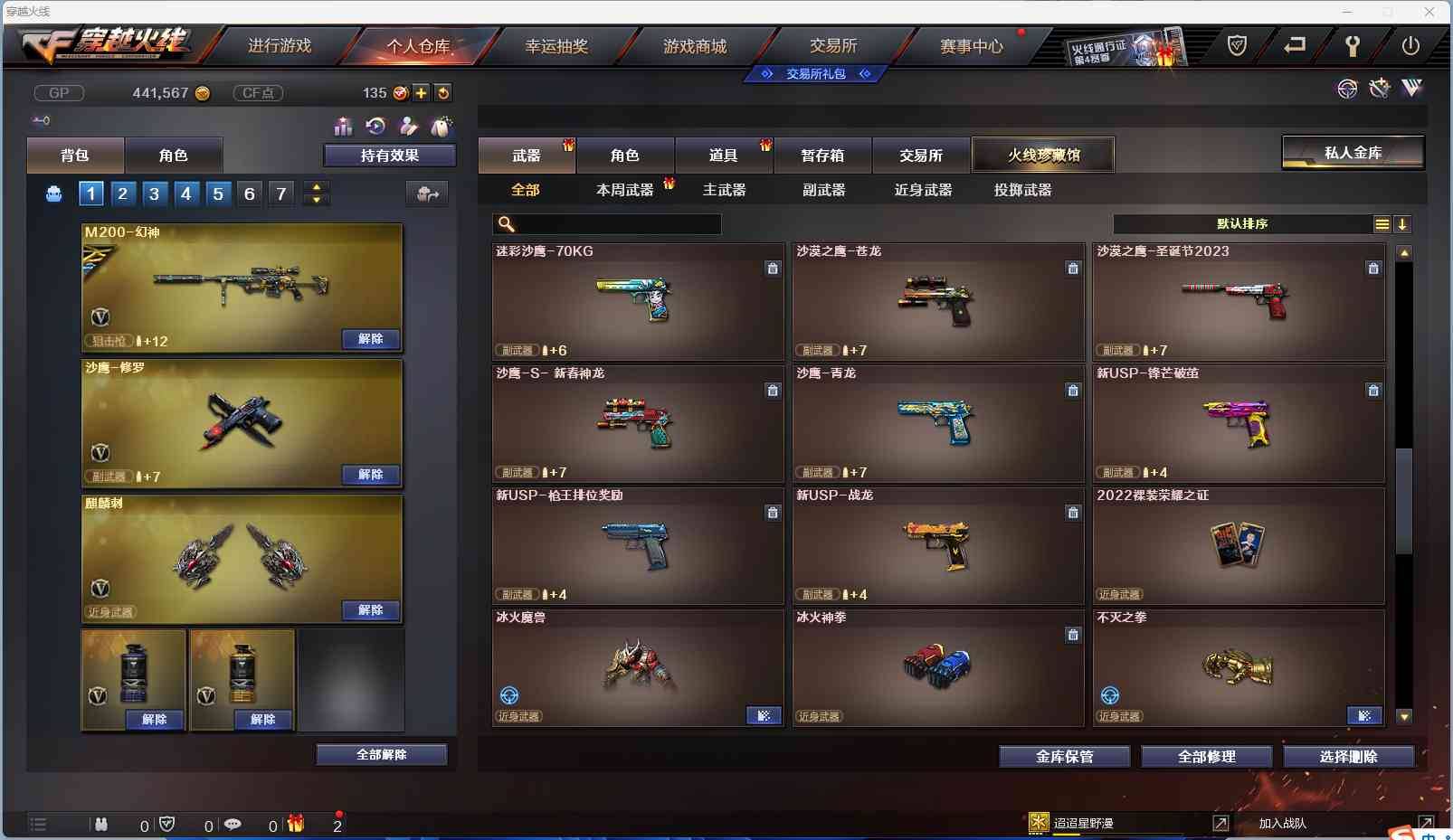Click the V-shaped badge icon at top right
1453x840 pixels.
[1411, 89]
